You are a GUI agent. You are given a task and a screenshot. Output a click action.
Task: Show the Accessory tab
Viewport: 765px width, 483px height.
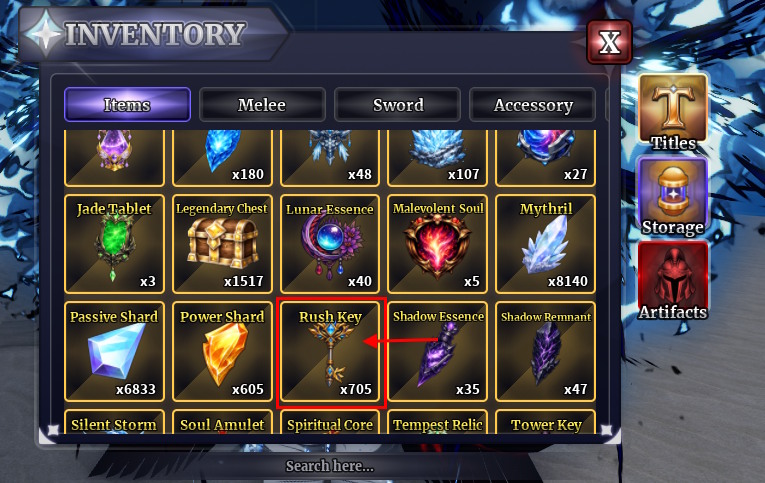tap(532, 104)
